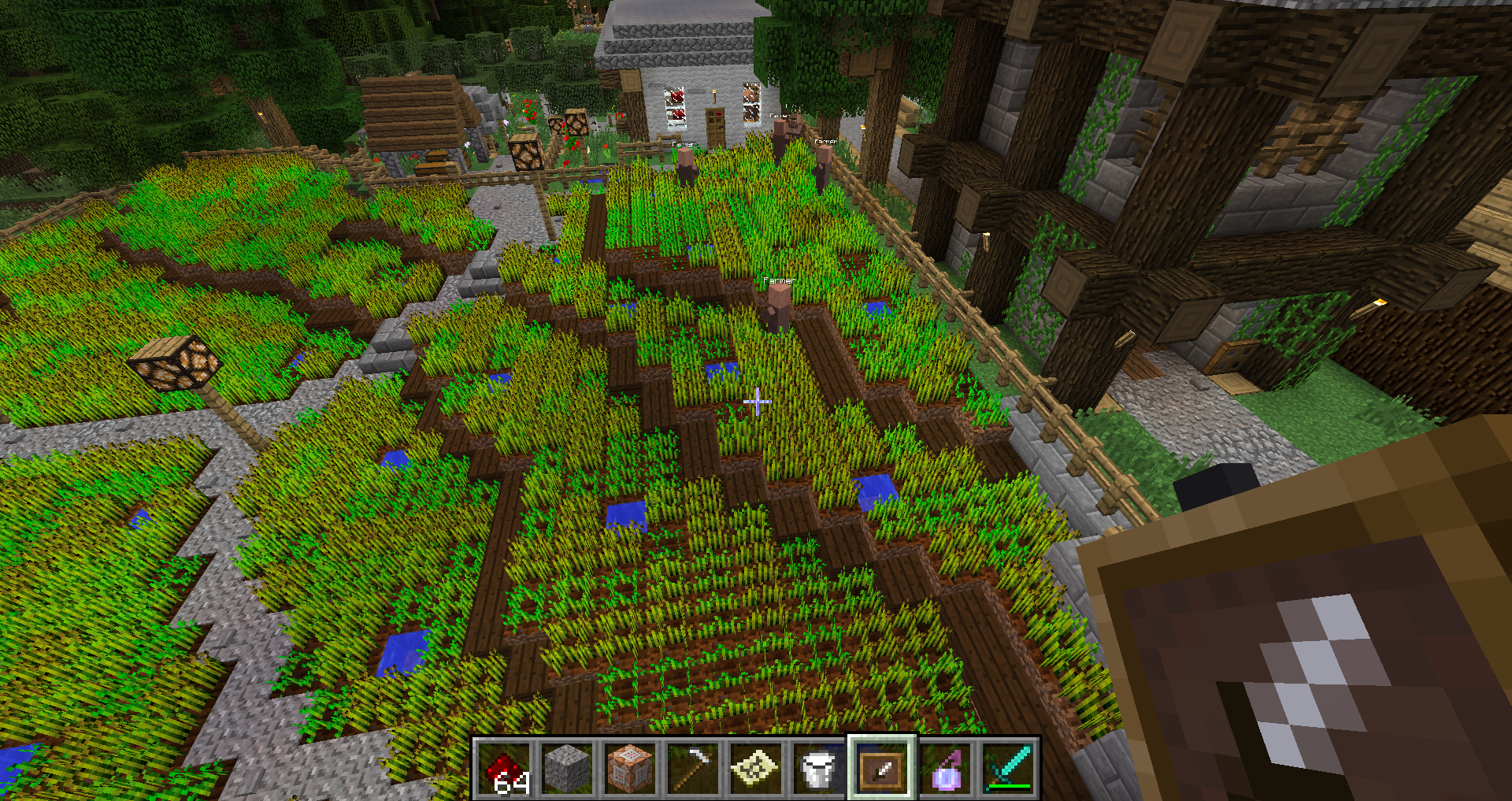Choose the command block in the hotbar
This screenshot has height=801, width=1512.
pos(630,768)
